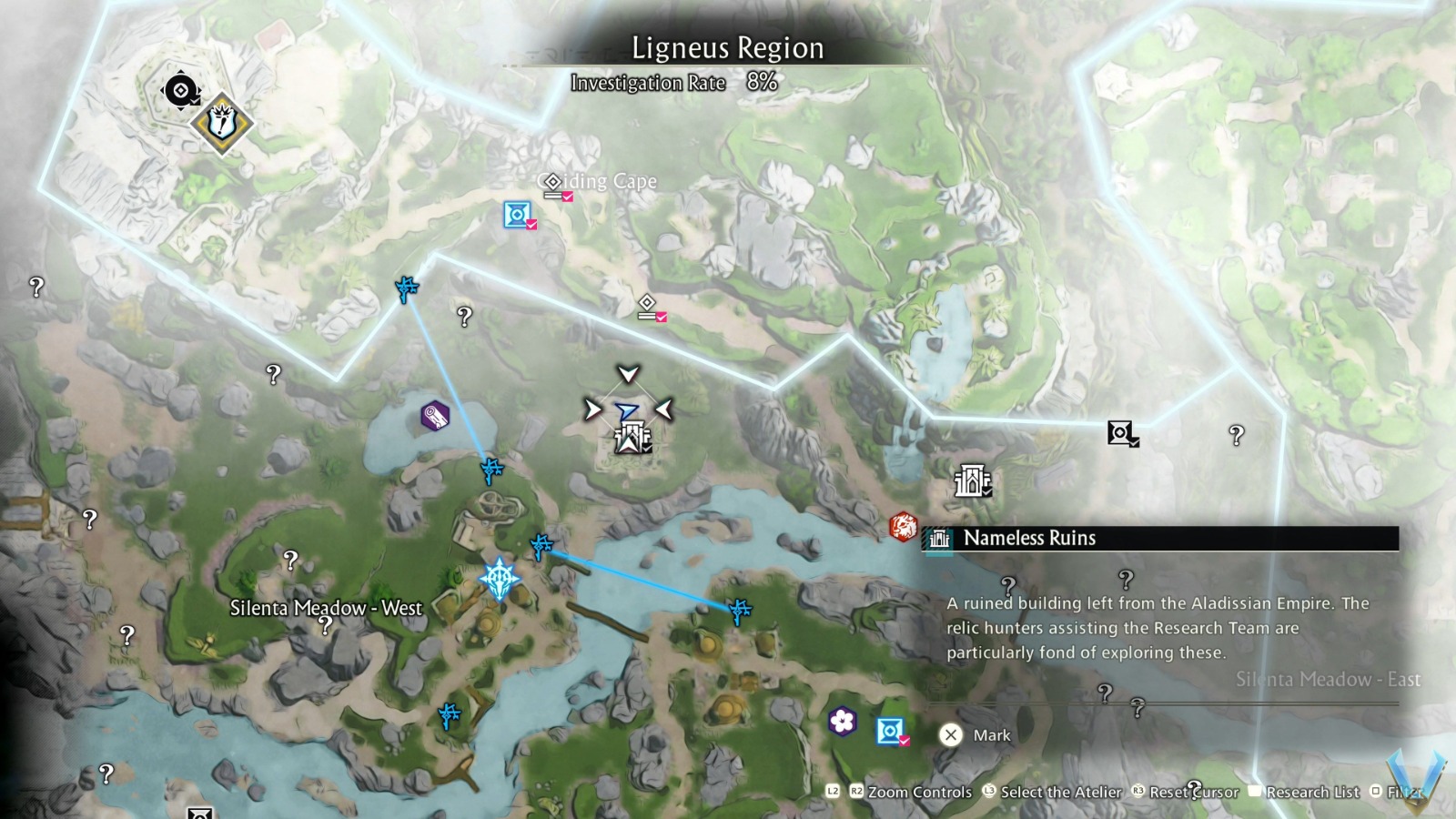Select the purple flower gathering icon
Viewport: 1456px width, 819px height.
(x=842, y=722)
